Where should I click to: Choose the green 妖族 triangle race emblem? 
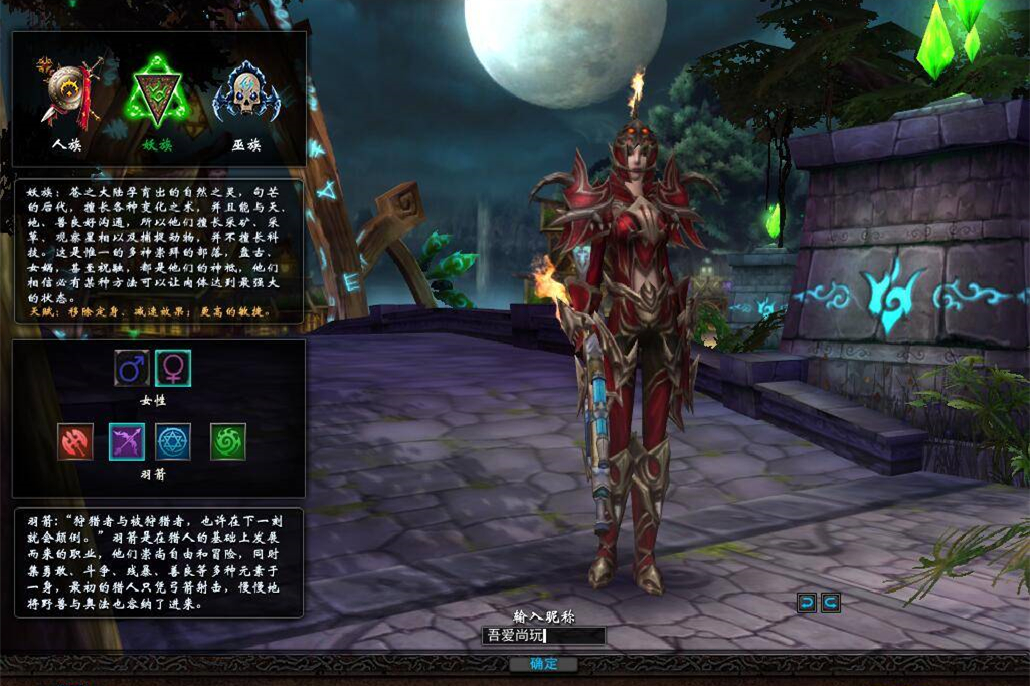[x=156, y=94]
